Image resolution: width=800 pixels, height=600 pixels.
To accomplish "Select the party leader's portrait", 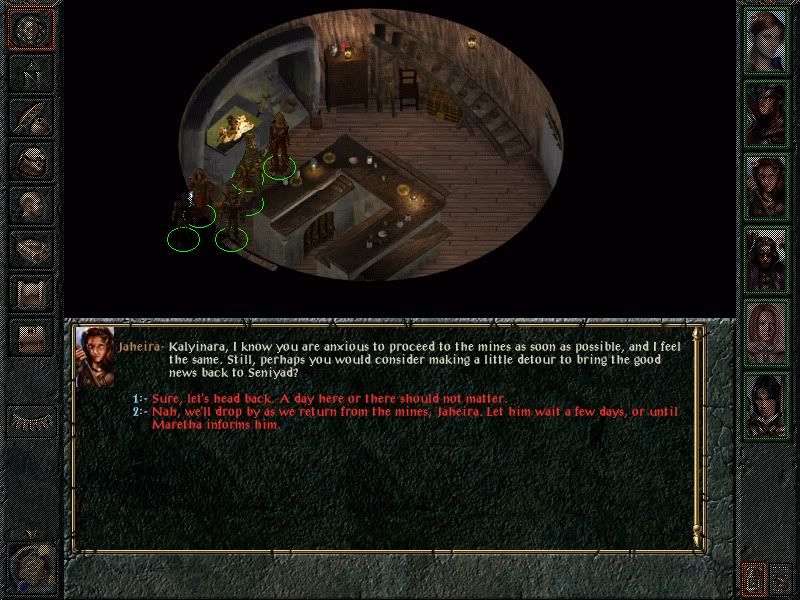I will (x=767, y=40).
